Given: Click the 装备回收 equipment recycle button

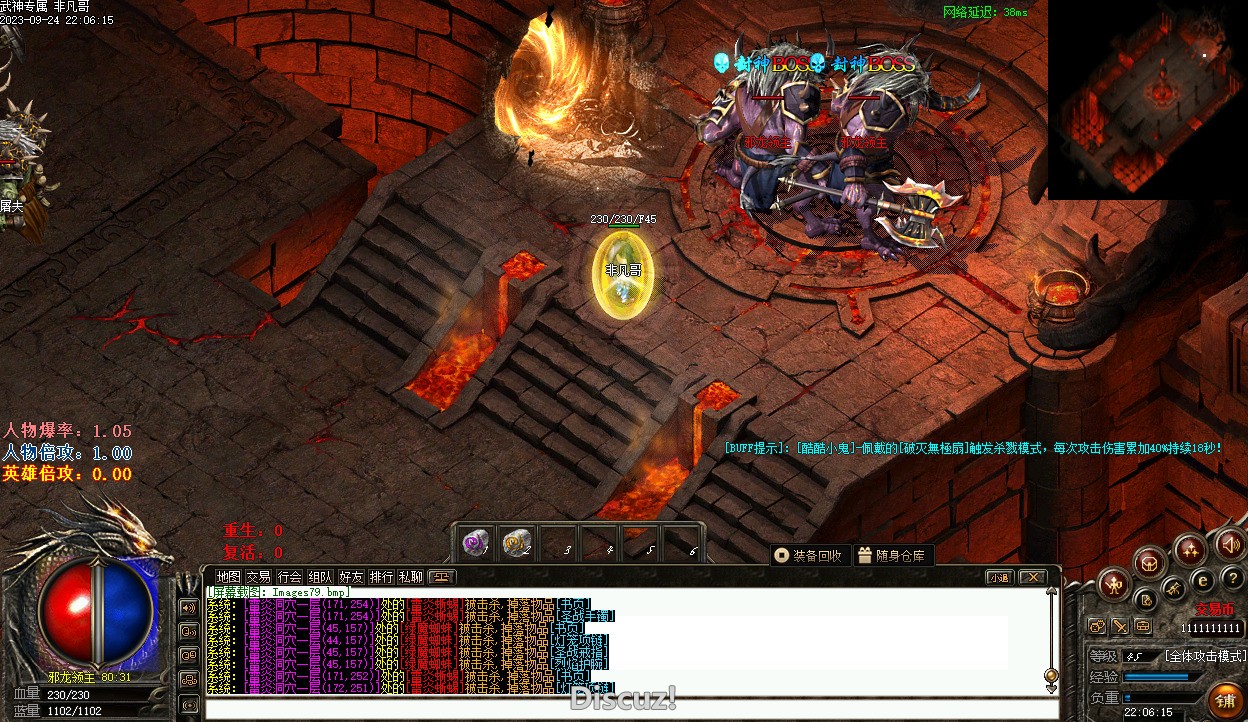Looking at the screenshot, I should click(810, 556).
